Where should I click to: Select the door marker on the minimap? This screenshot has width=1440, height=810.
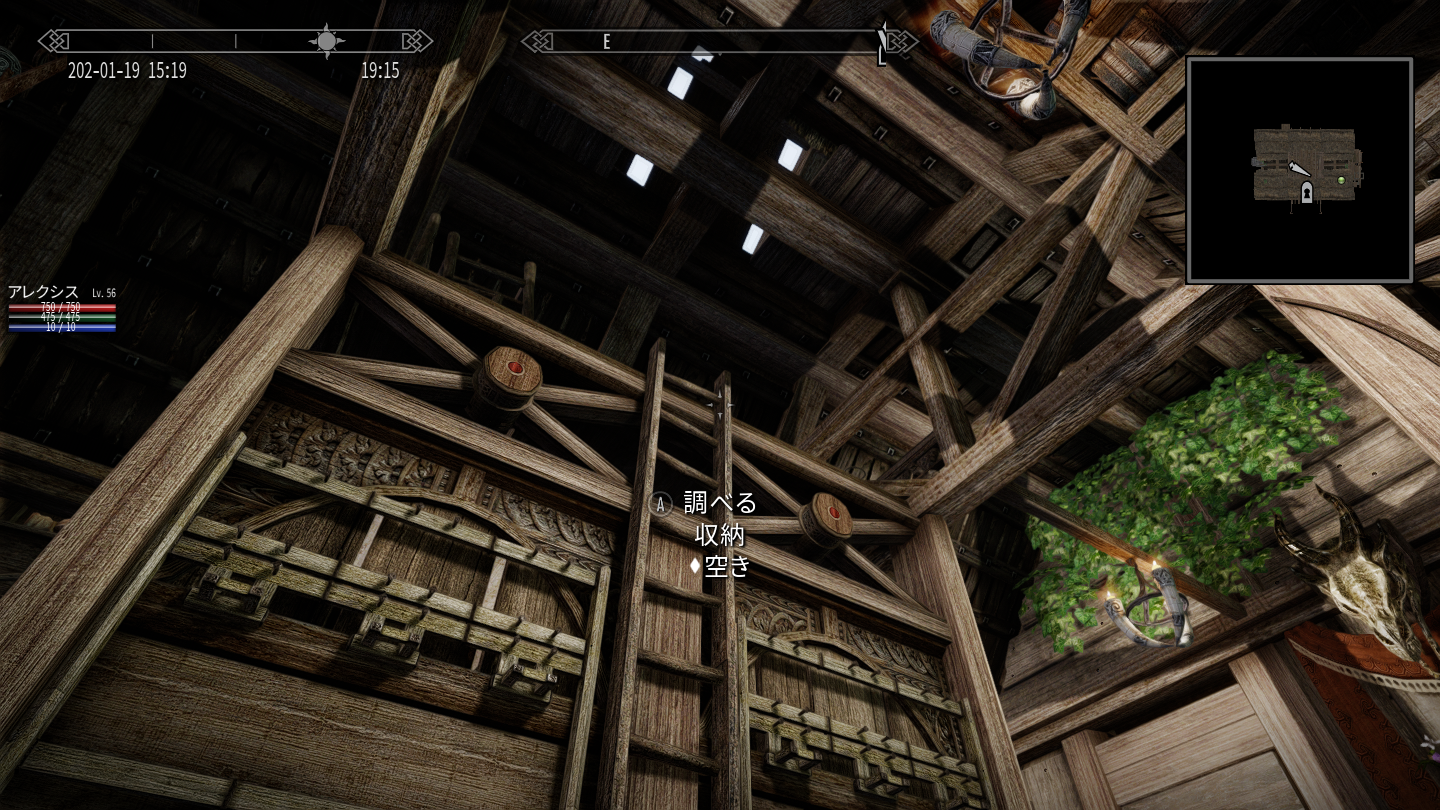1305,192
